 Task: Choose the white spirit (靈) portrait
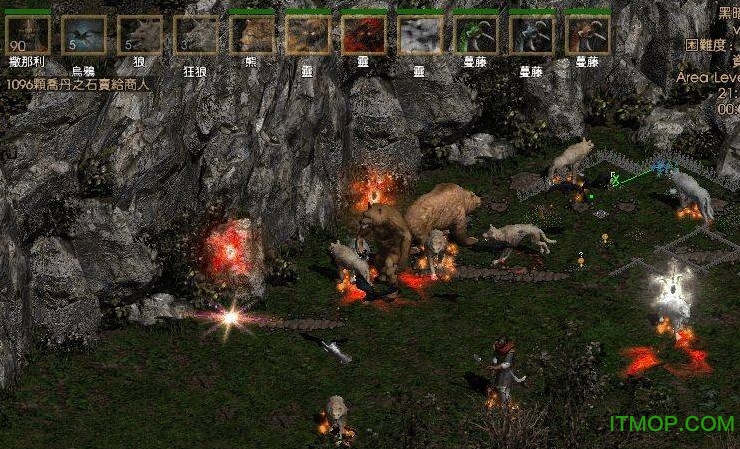pos(420,35)
